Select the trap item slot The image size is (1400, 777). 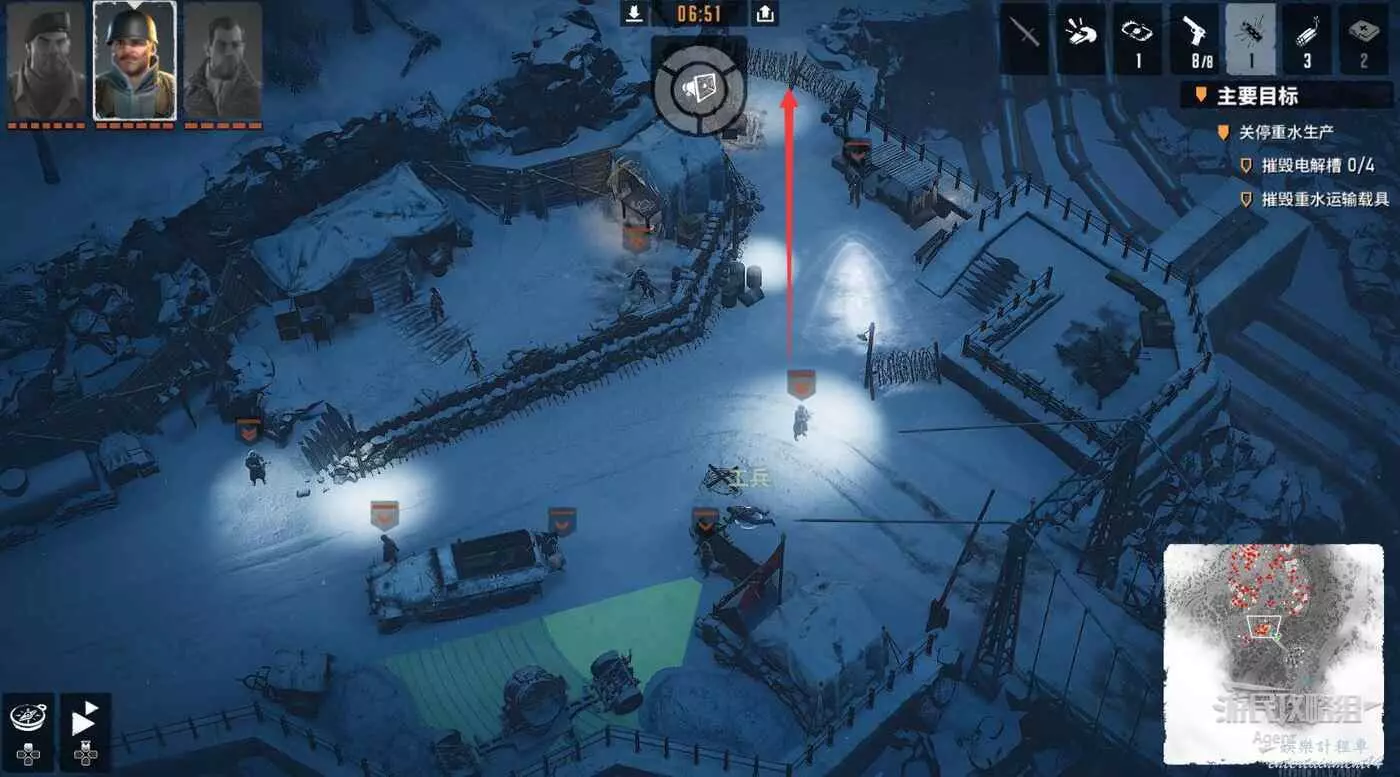1137,38
